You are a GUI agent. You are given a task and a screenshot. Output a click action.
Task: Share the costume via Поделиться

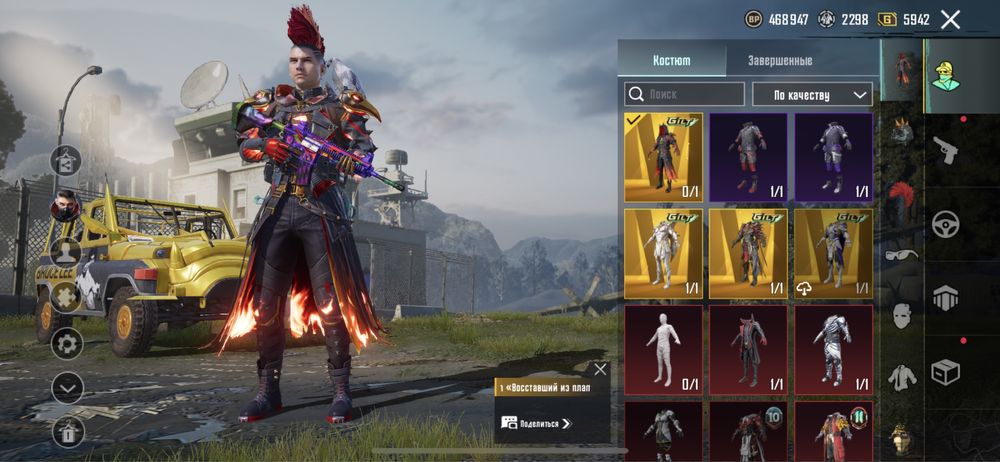click(545, 423)
